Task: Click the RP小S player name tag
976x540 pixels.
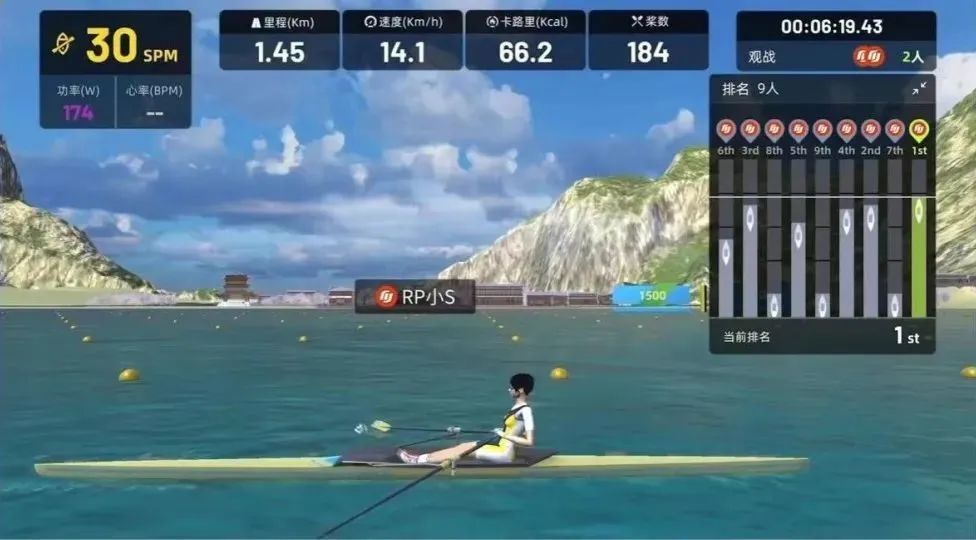Action: (415, 297)
